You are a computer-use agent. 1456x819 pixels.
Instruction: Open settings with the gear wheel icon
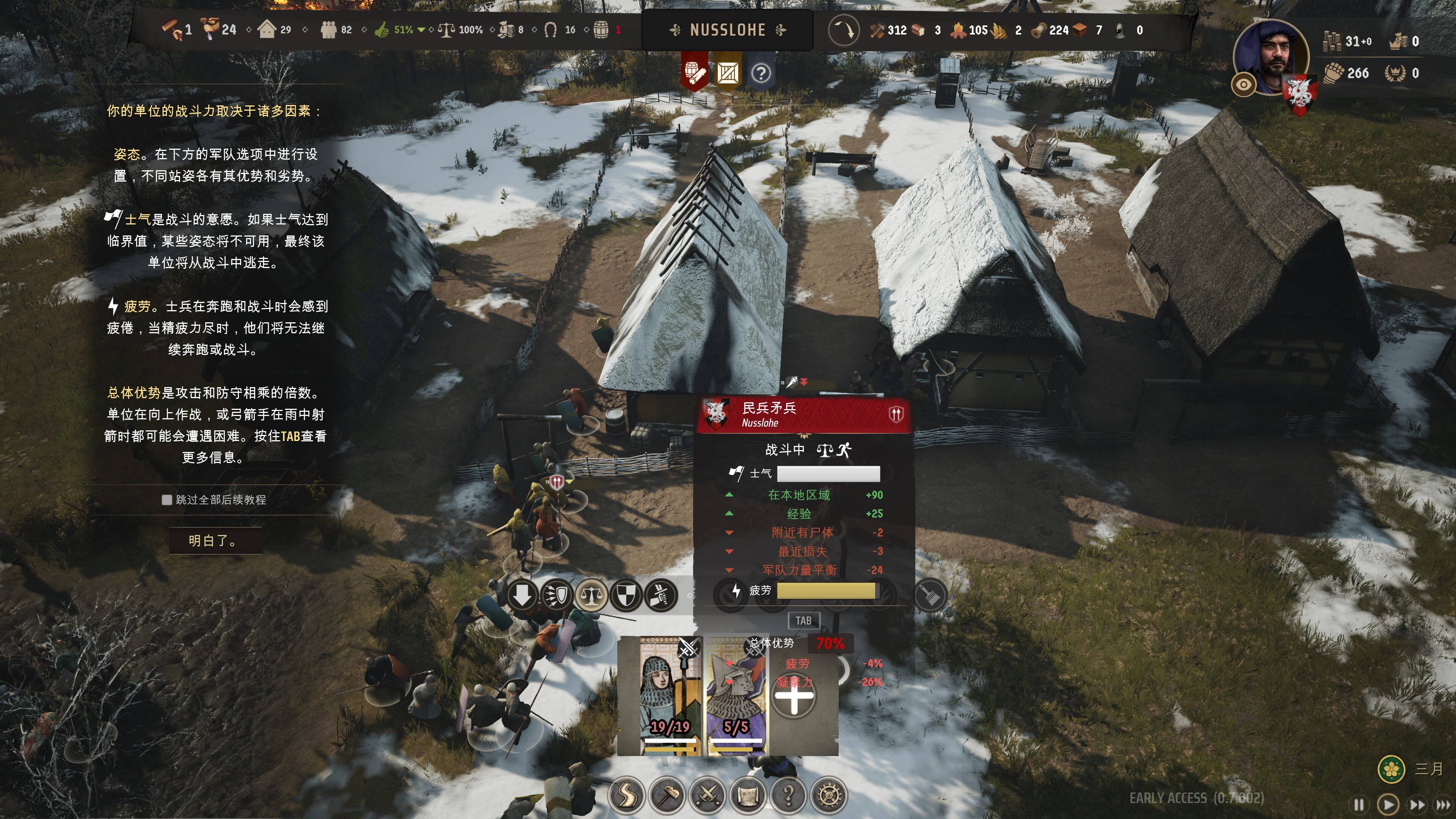[x=828, y=795]
